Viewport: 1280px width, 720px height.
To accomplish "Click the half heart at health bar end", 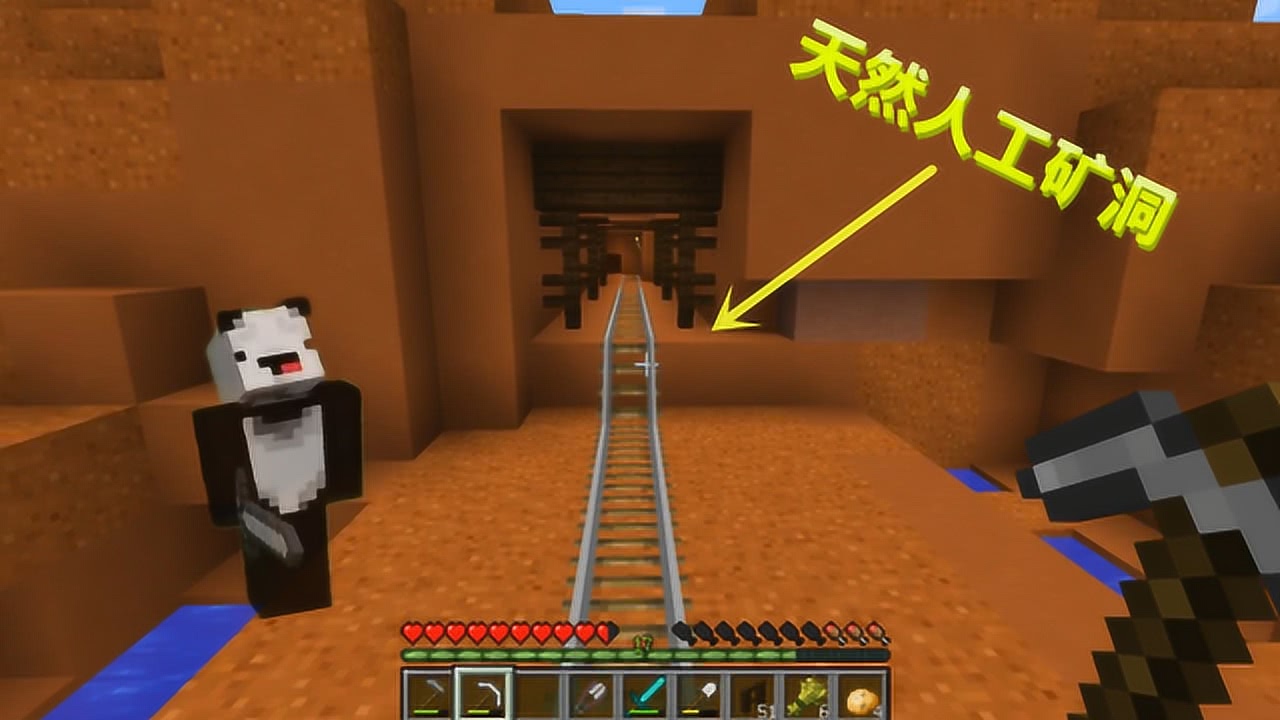I will pyautogui.click(x=606, y=632).
